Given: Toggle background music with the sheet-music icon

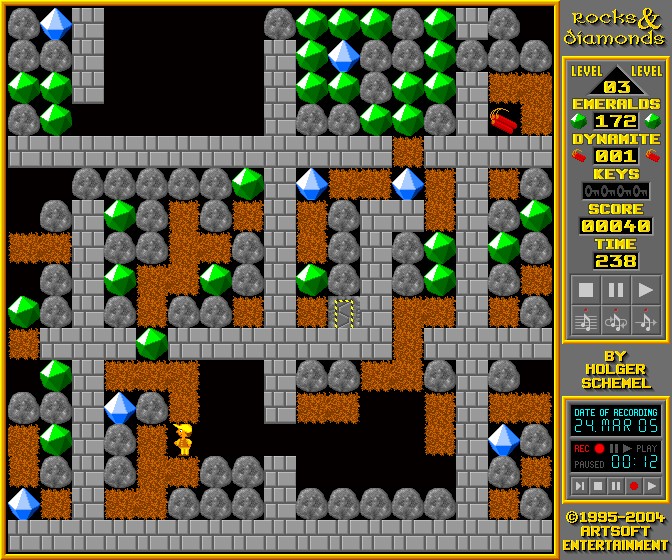Looking at the screenshot, I should pos(586,320).
